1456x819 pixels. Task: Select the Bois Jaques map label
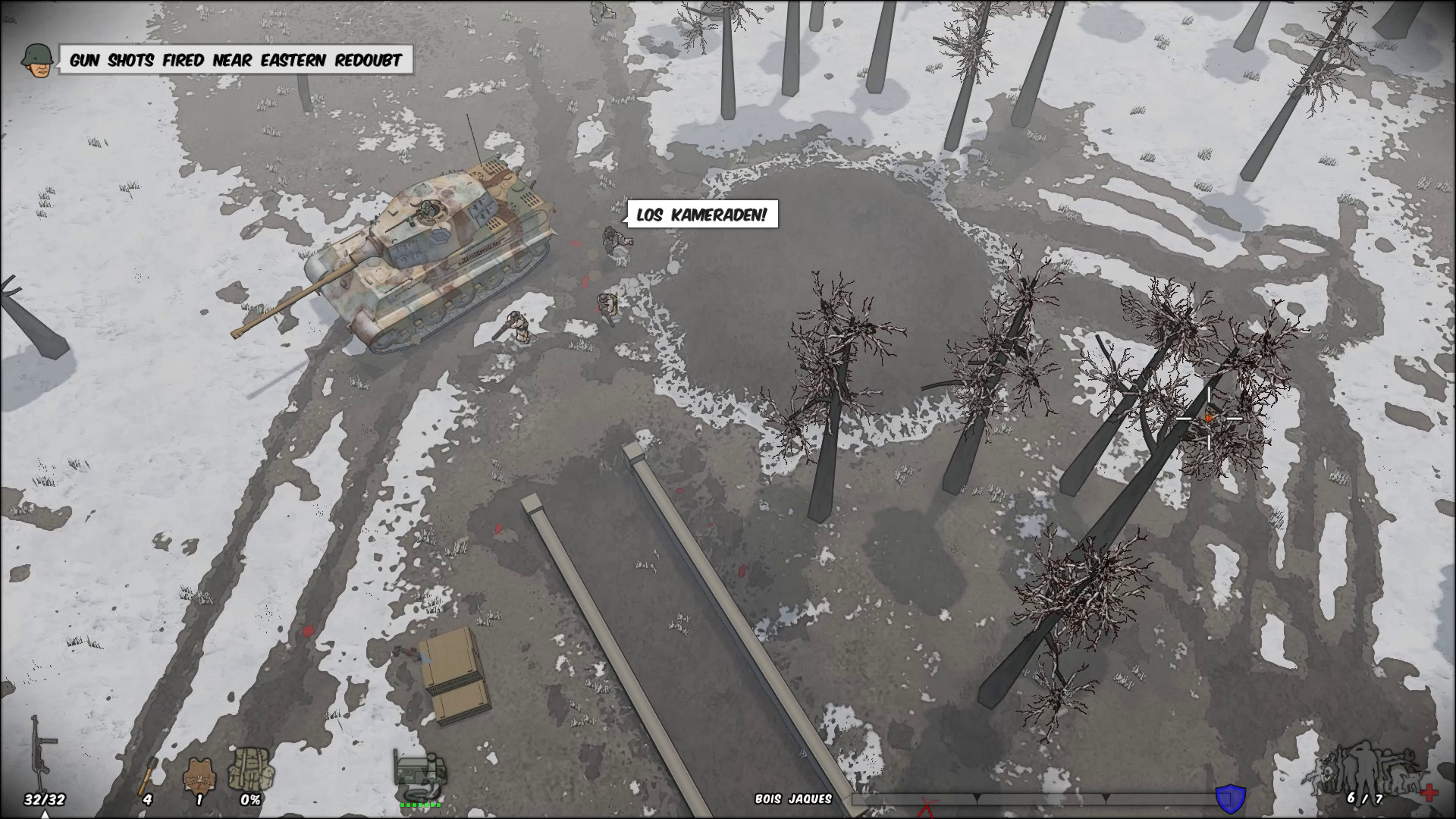click(794, 797)
